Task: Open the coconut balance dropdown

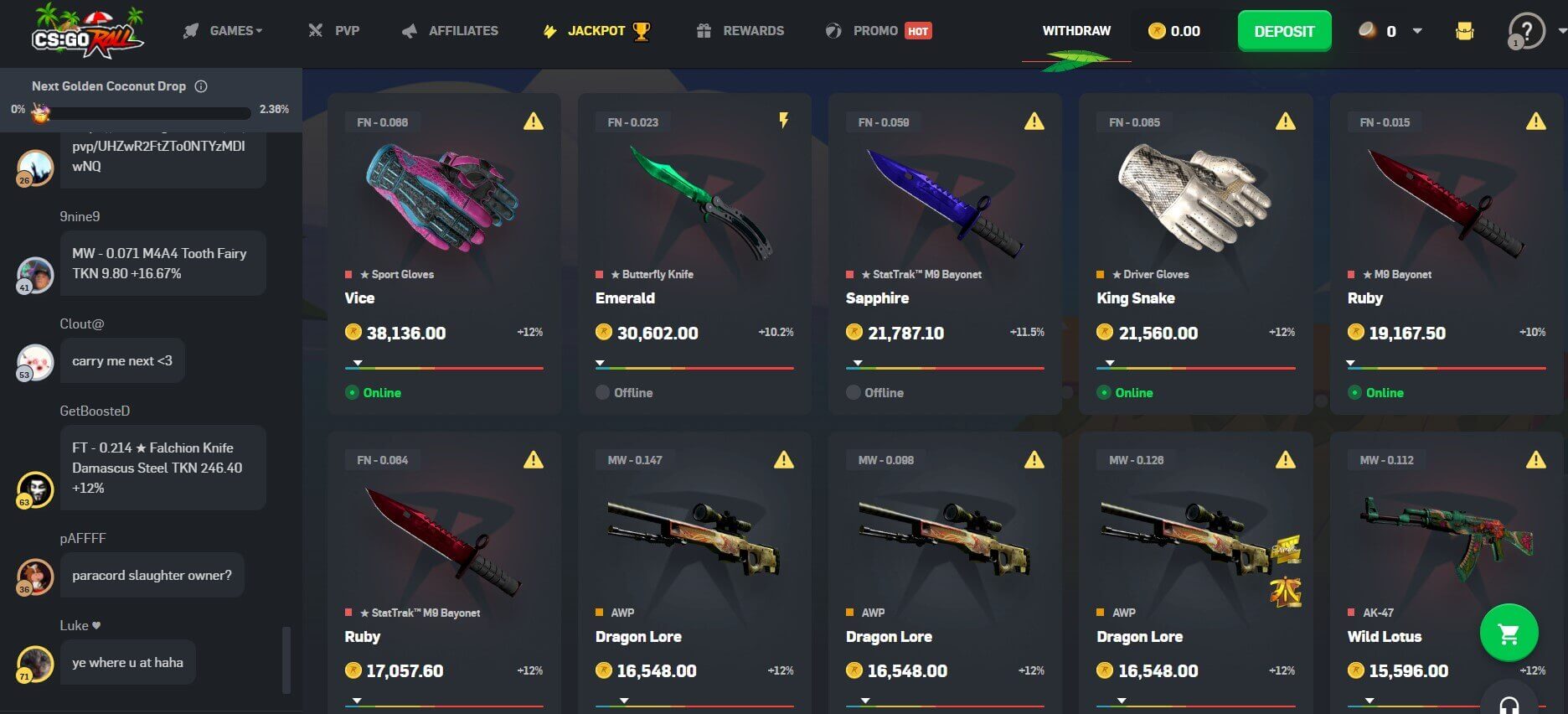Action: coord(1416,32)
